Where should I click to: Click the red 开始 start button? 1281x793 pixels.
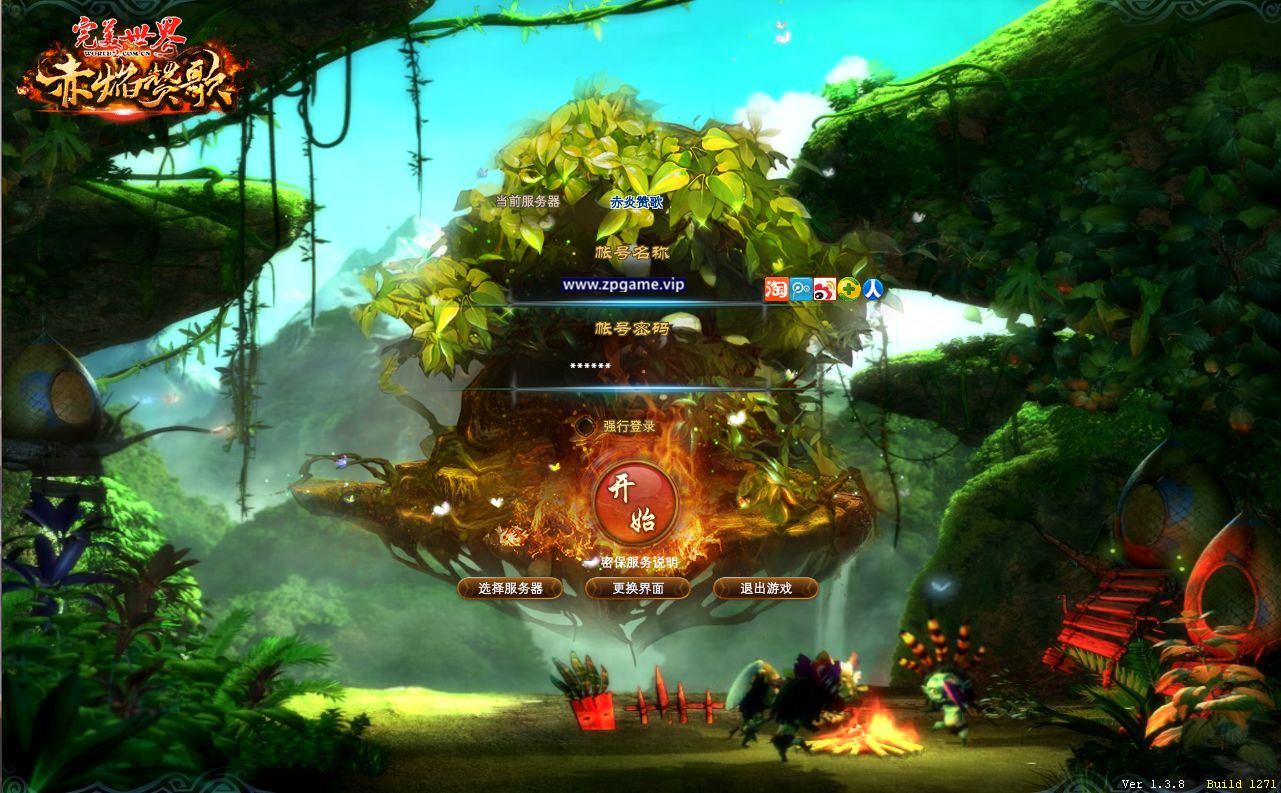pyautogui.click(x=635, y=504)
